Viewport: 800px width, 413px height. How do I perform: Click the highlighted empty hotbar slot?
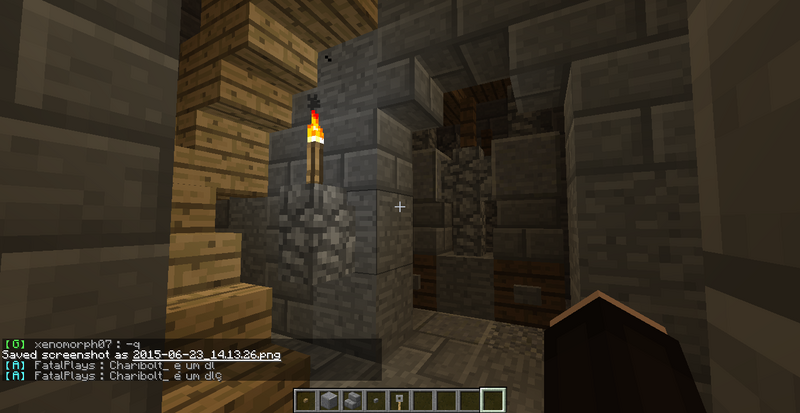click(x=490, y=401)
